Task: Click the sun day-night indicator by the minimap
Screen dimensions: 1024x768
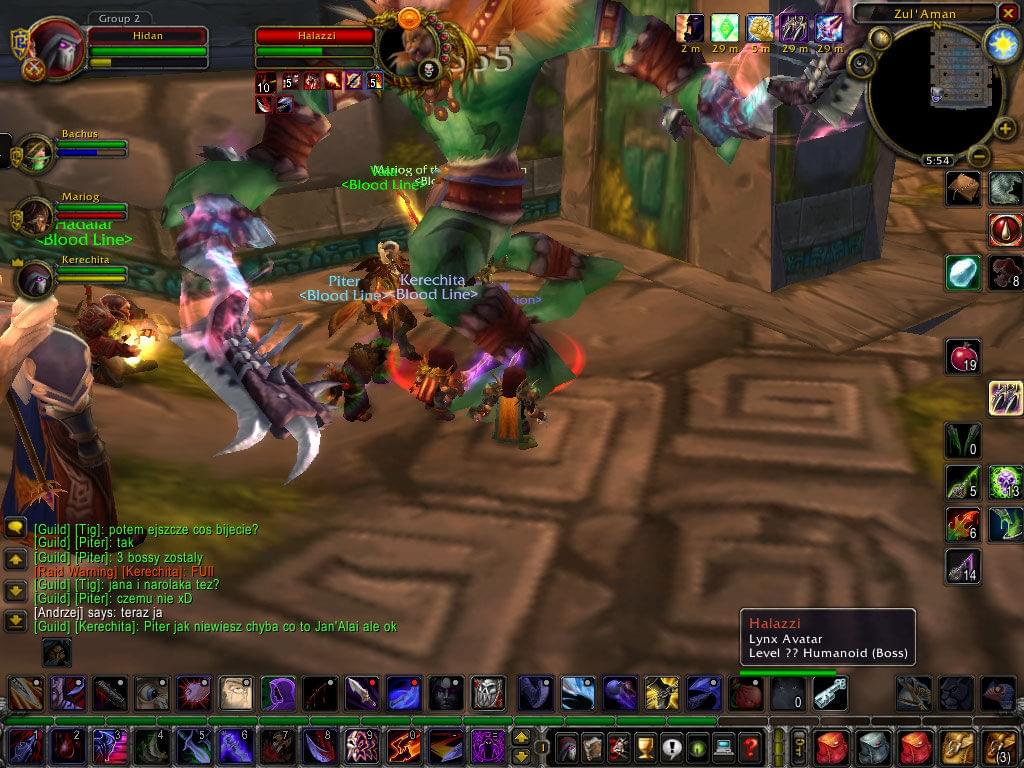Action: tap(1002, 44)
